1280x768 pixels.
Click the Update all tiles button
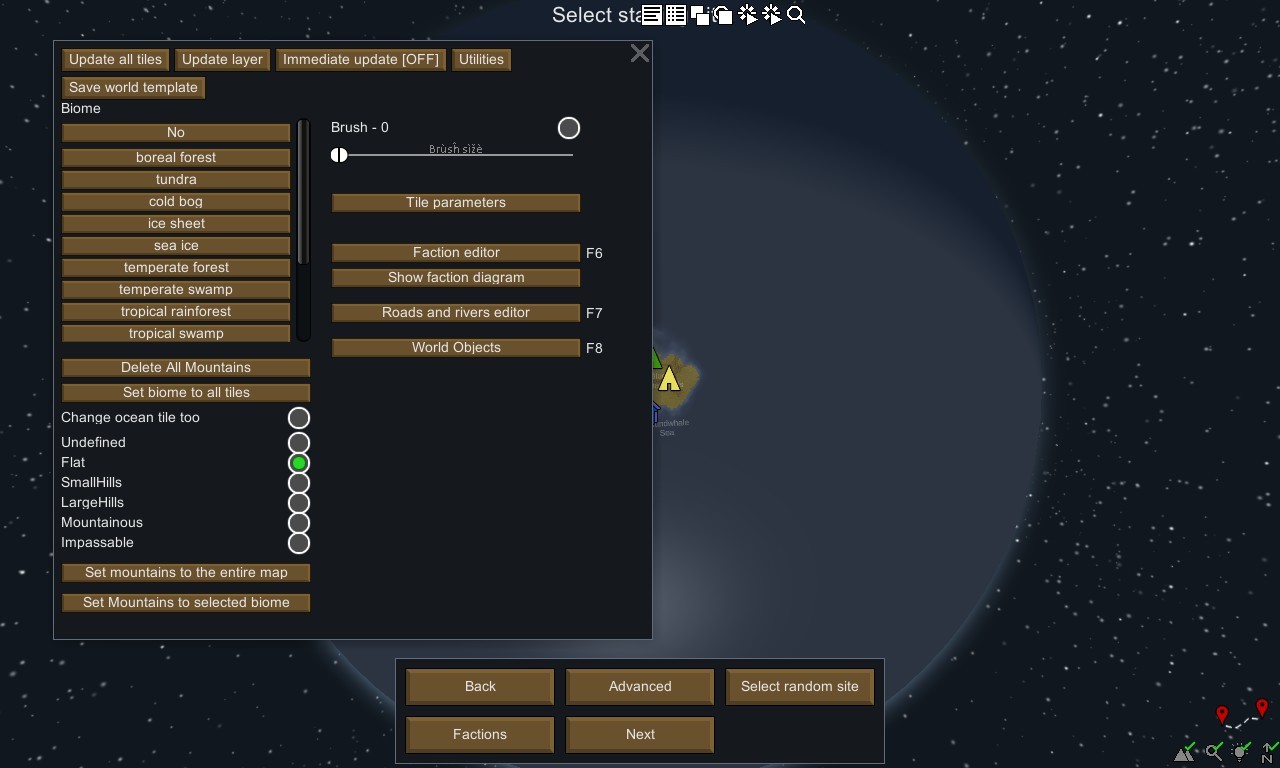click(x=115, y=60)
